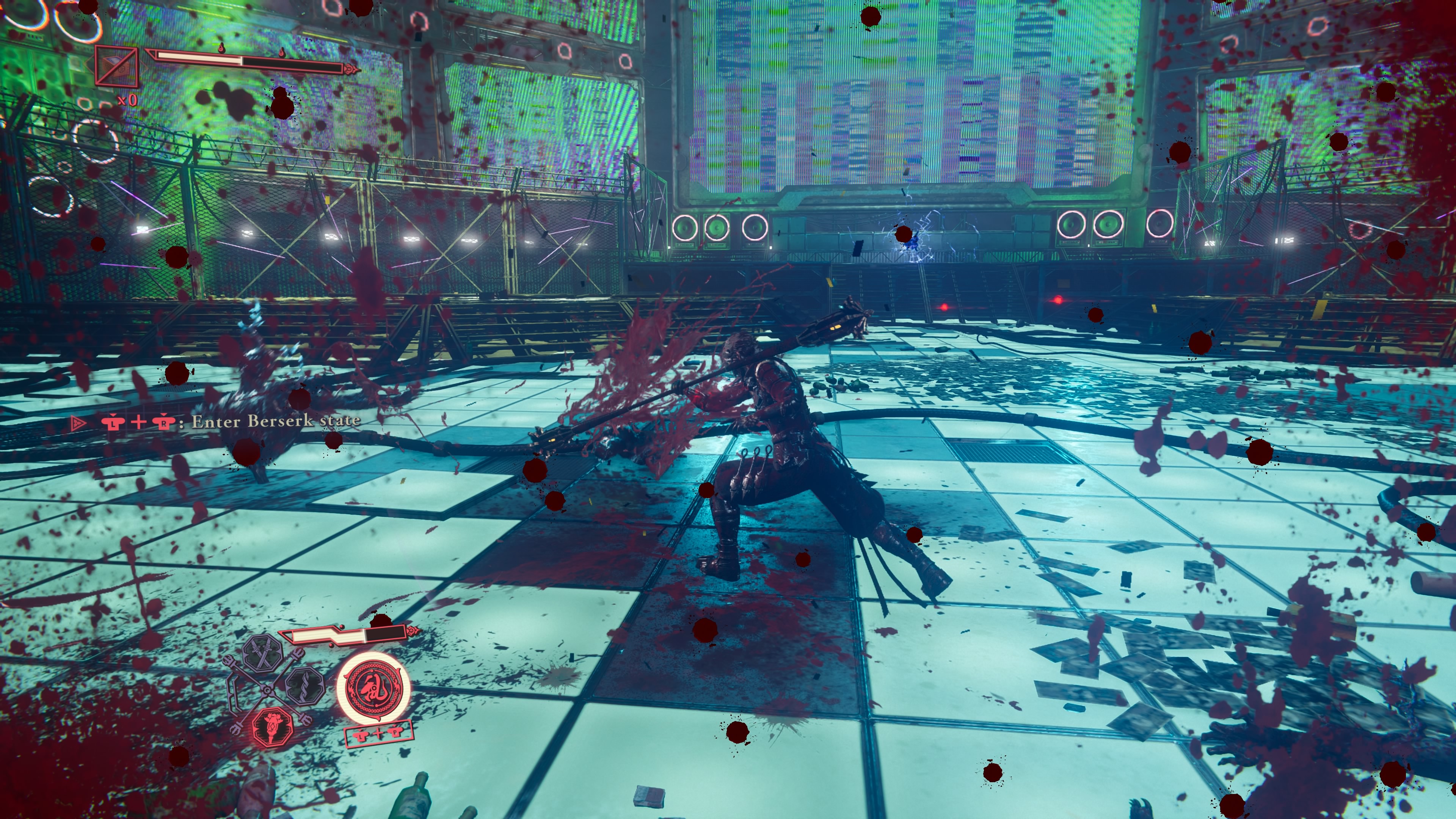Viewport: 1456px width, 819px height.
Task: Click the crossed-out item box slot
Action: 116,67
